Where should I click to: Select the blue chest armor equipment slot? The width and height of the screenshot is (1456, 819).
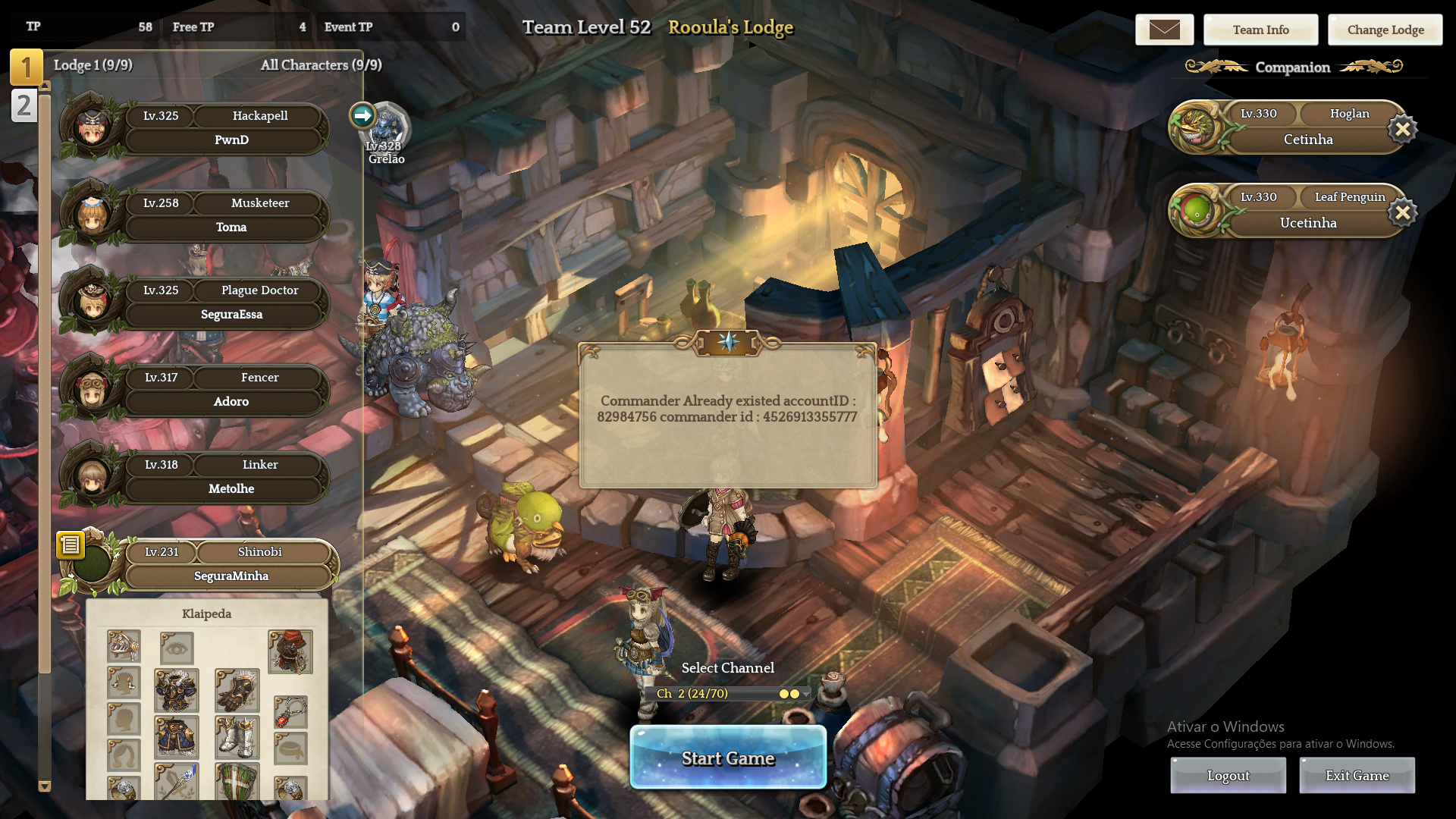pyautogui.click(x=177, y=690)
